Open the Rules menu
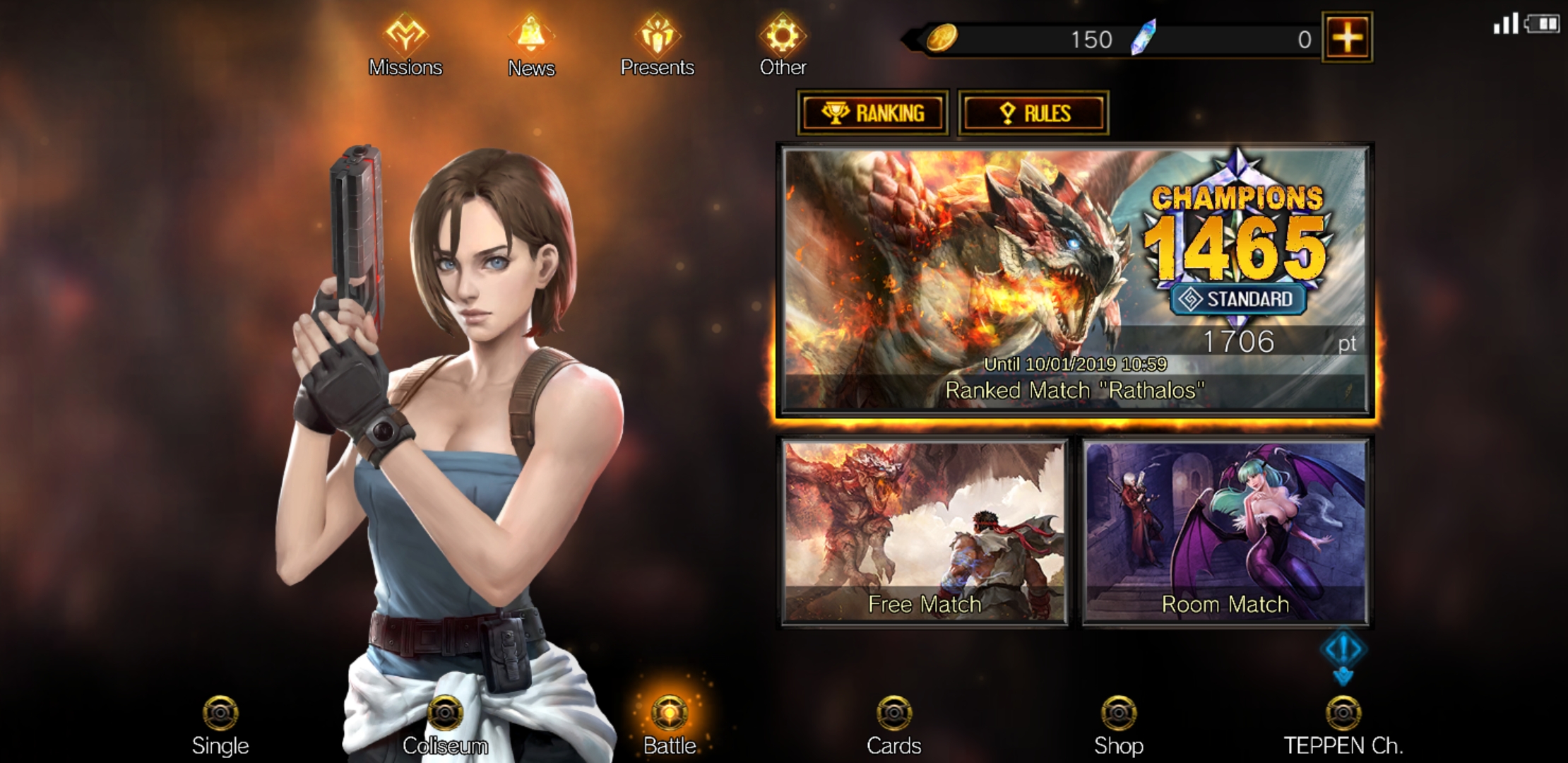The height and width of the screenshot is (763, 1568). coord(1033,112)
